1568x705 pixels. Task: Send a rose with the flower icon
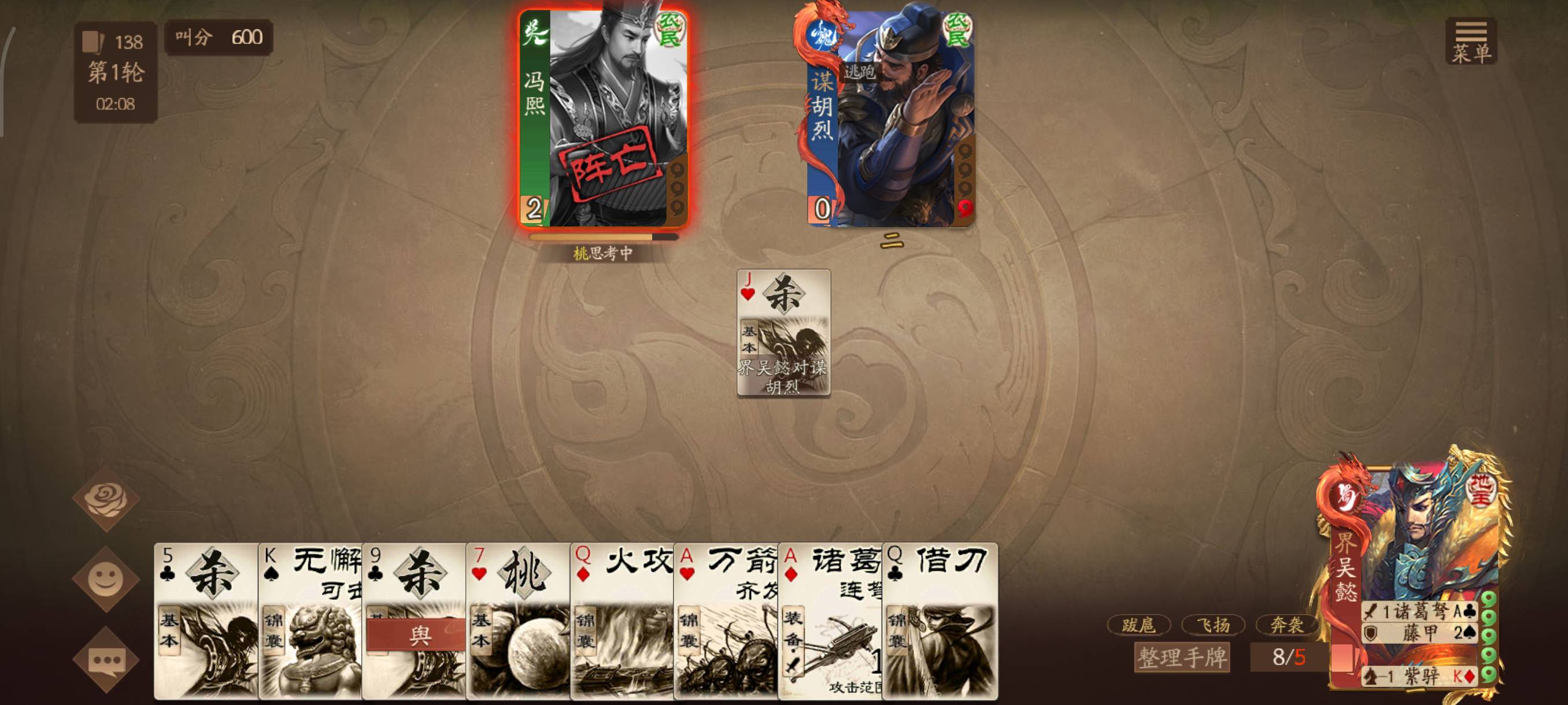pos(106,499)
